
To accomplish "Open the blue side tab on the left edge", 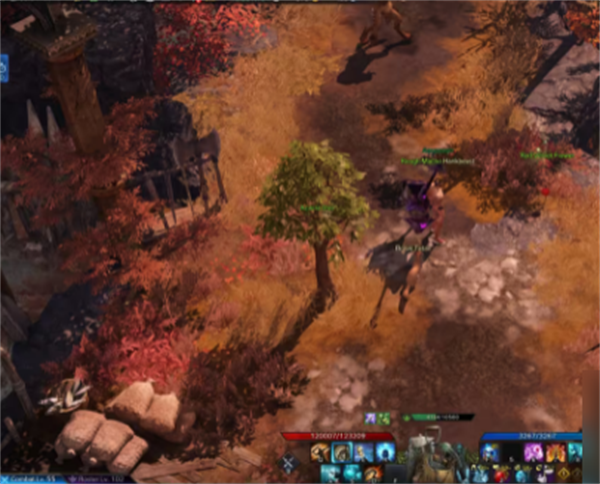I will 3,68.
